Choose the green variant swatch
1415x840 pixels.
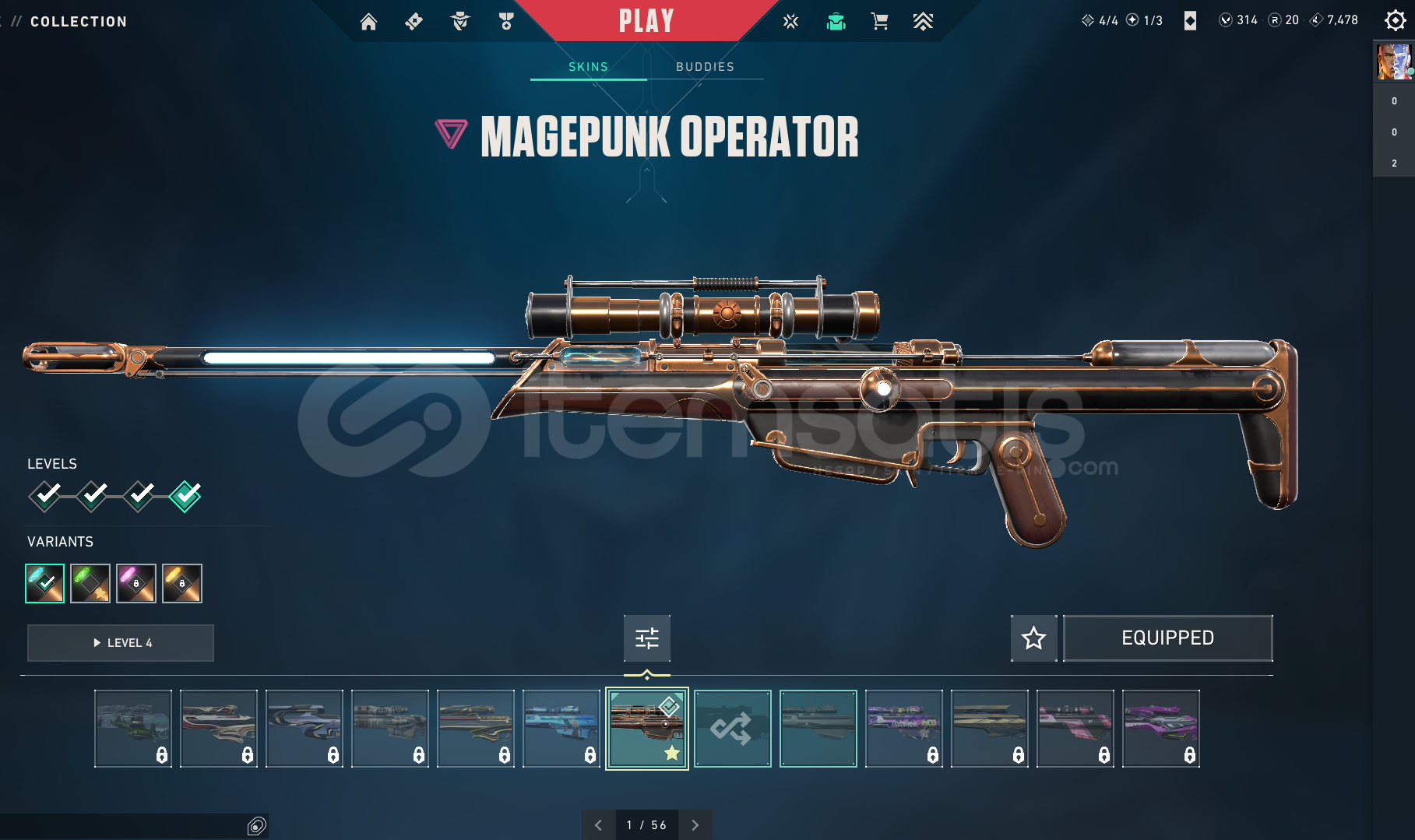pos(90,583)
